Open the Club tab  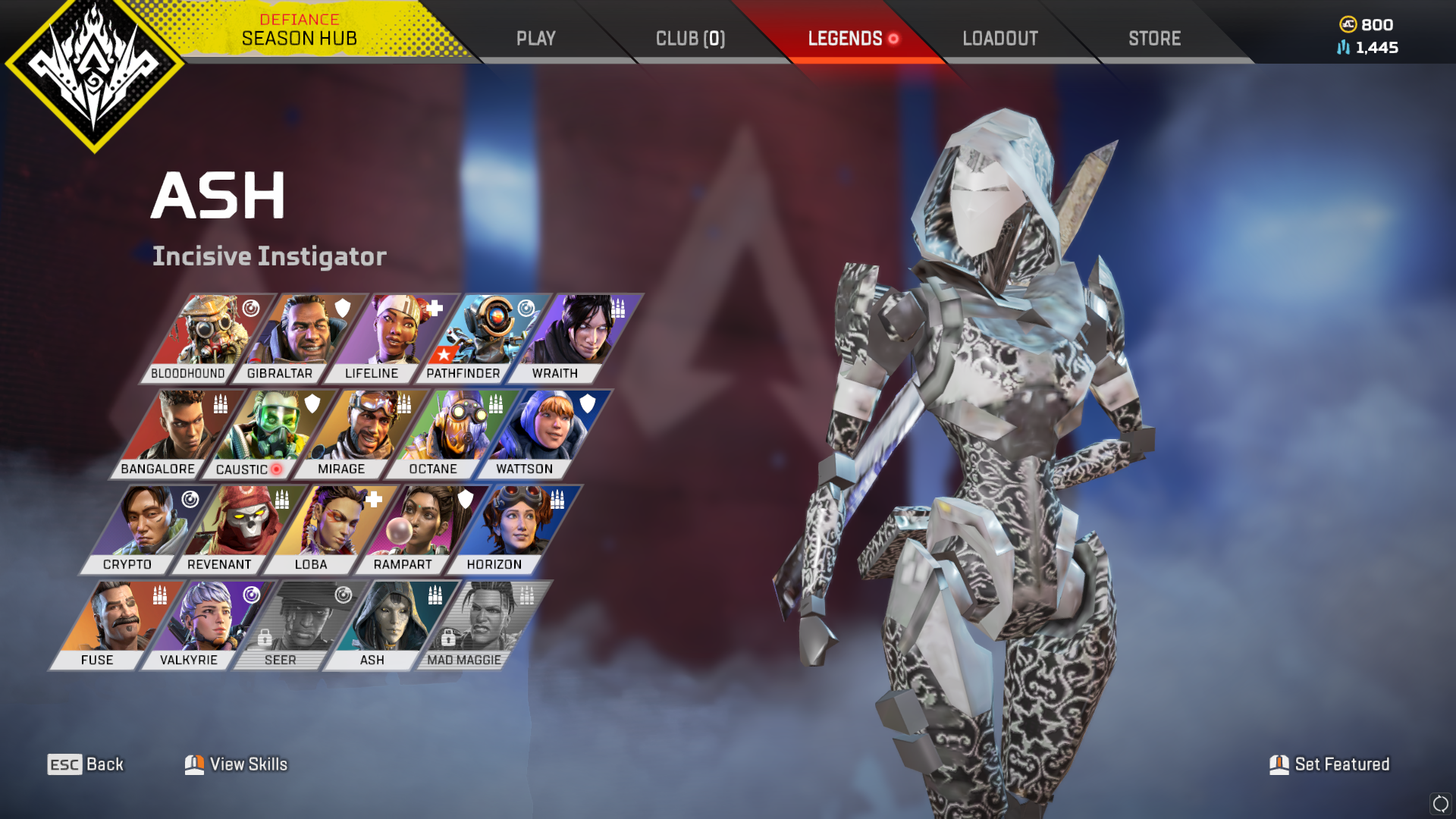pos(690,38)
